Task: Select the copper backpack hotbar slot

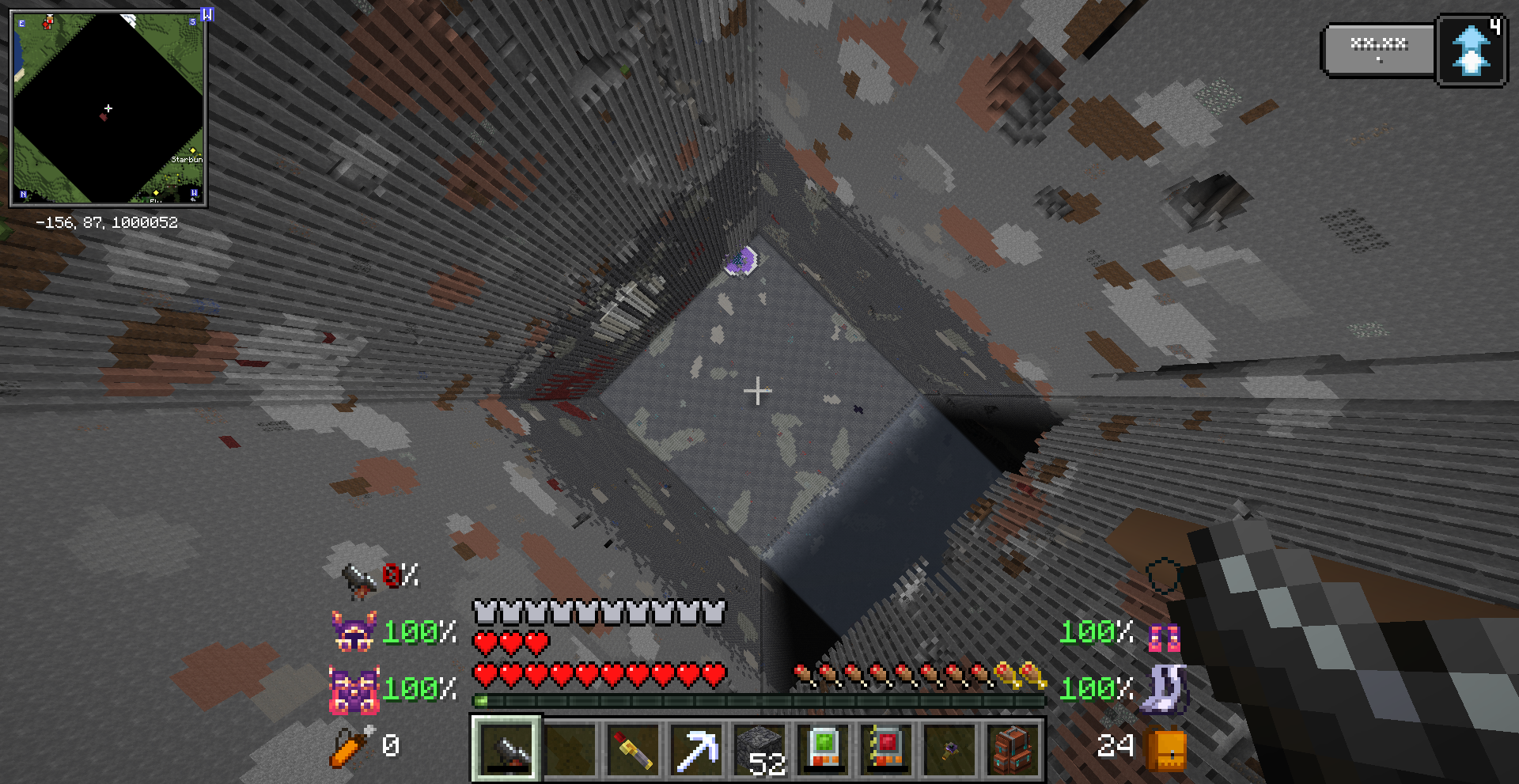Action: [1013, 748]
